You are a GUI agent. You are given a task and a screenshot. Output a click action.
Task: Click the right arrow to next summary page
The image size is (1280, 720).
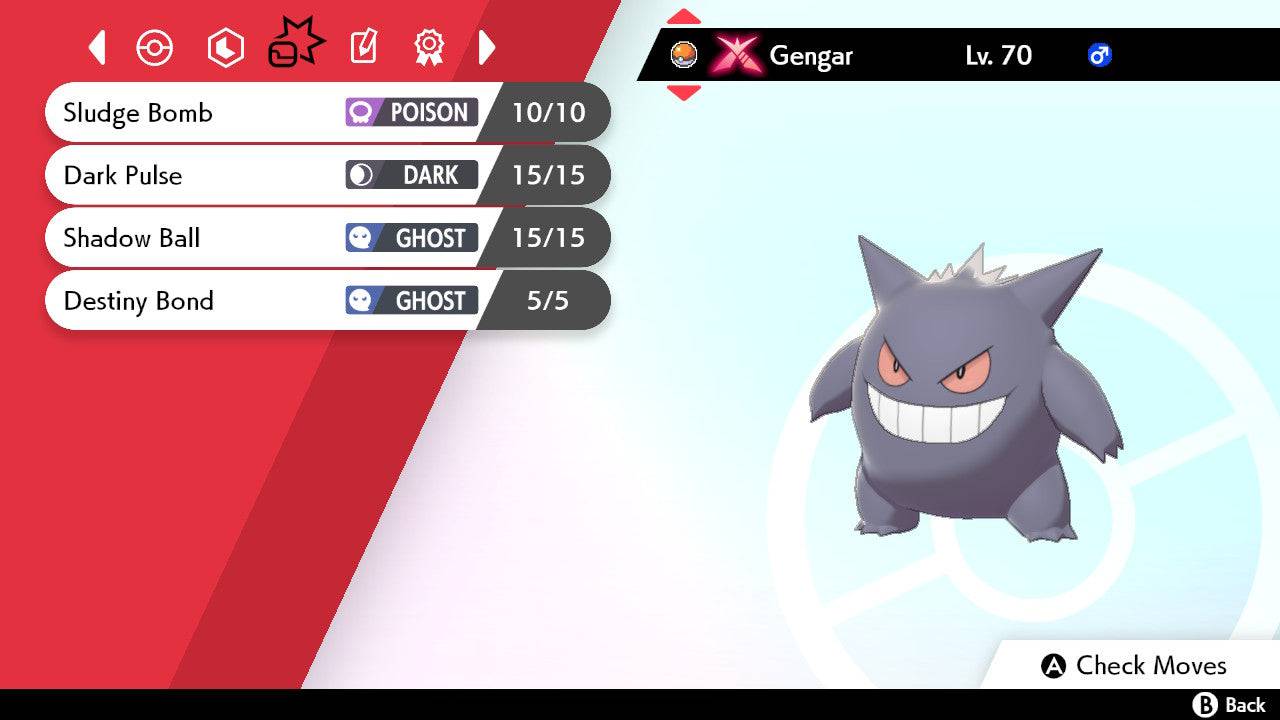(487, 47)
